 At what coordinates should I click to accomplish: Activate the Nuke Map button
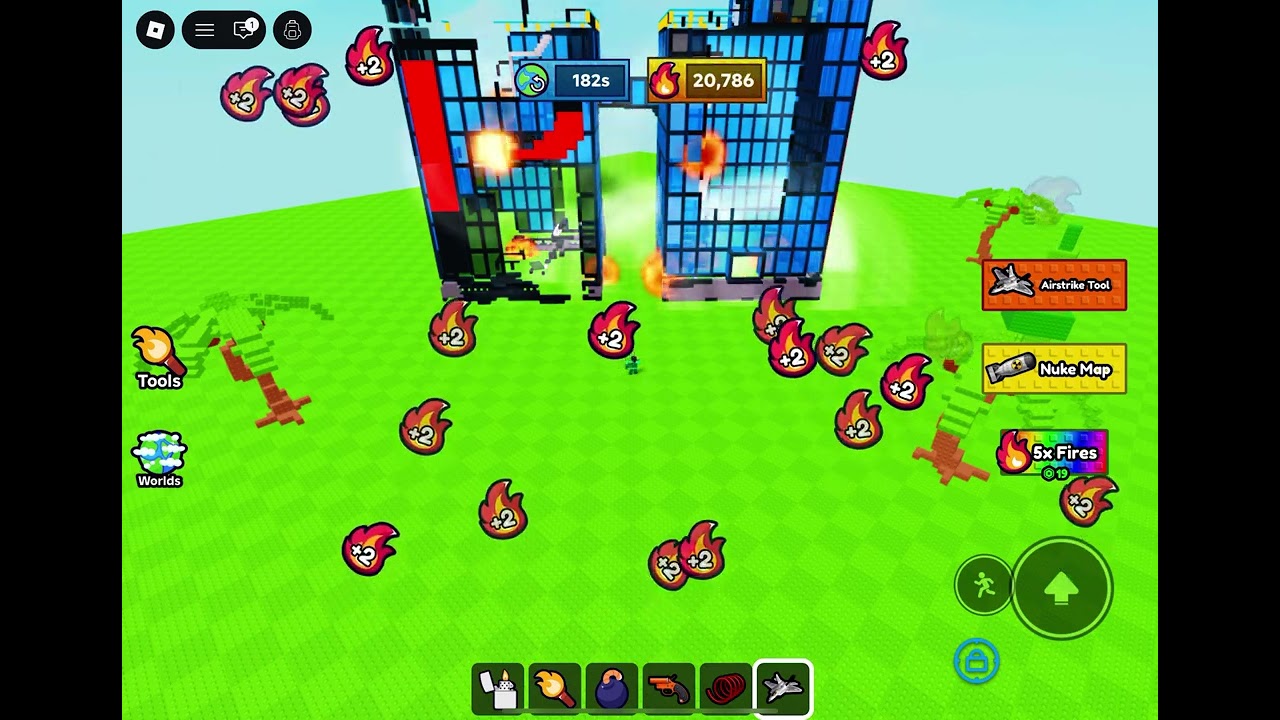click(1054, 369)
